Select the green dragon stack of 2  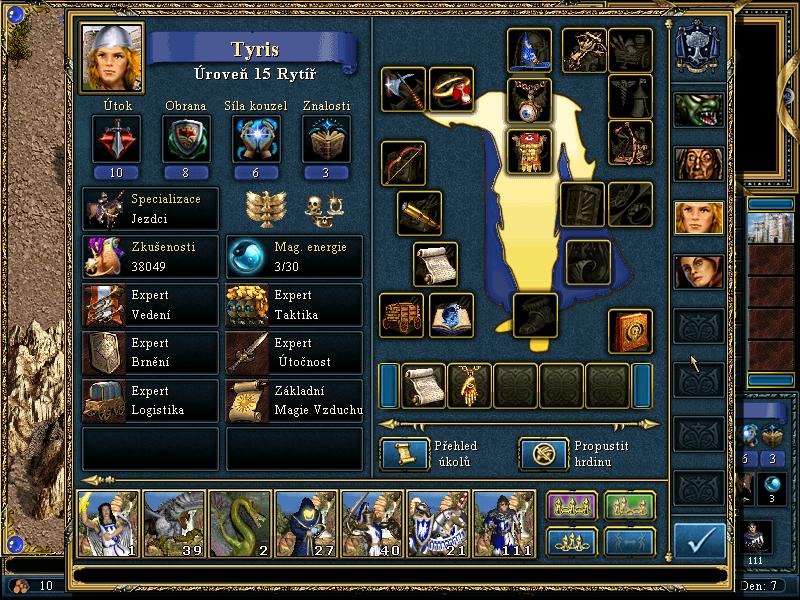[x=240, y=524]
